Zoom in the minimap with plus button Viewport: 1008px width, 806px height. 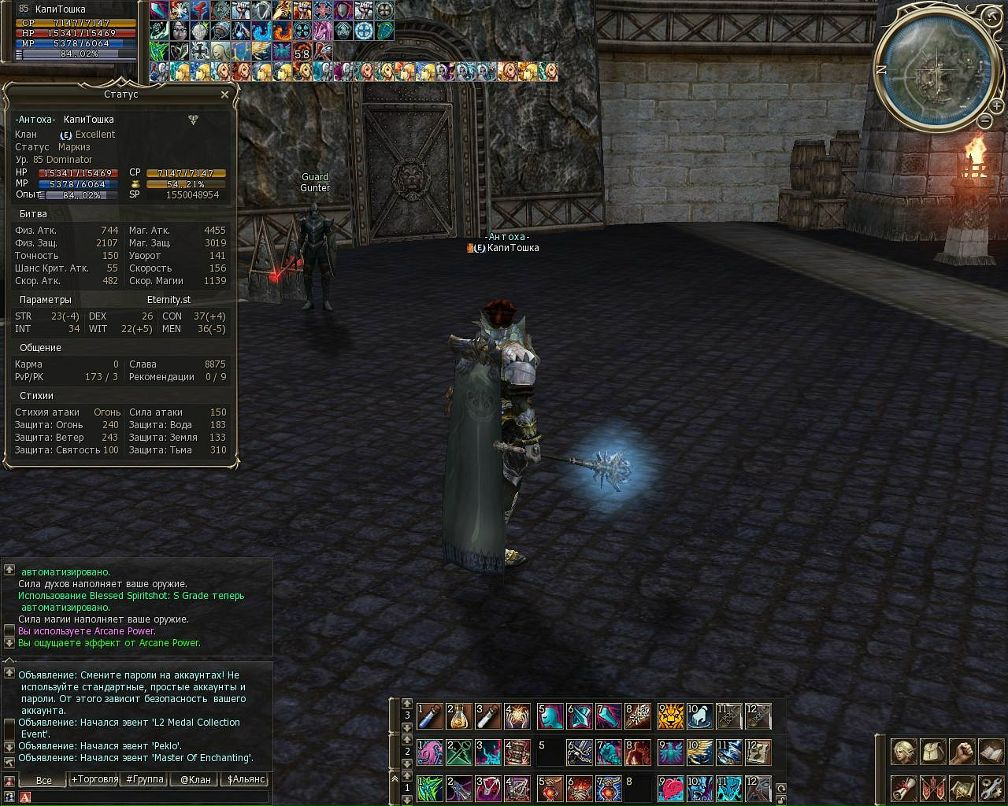pos(997,104)
